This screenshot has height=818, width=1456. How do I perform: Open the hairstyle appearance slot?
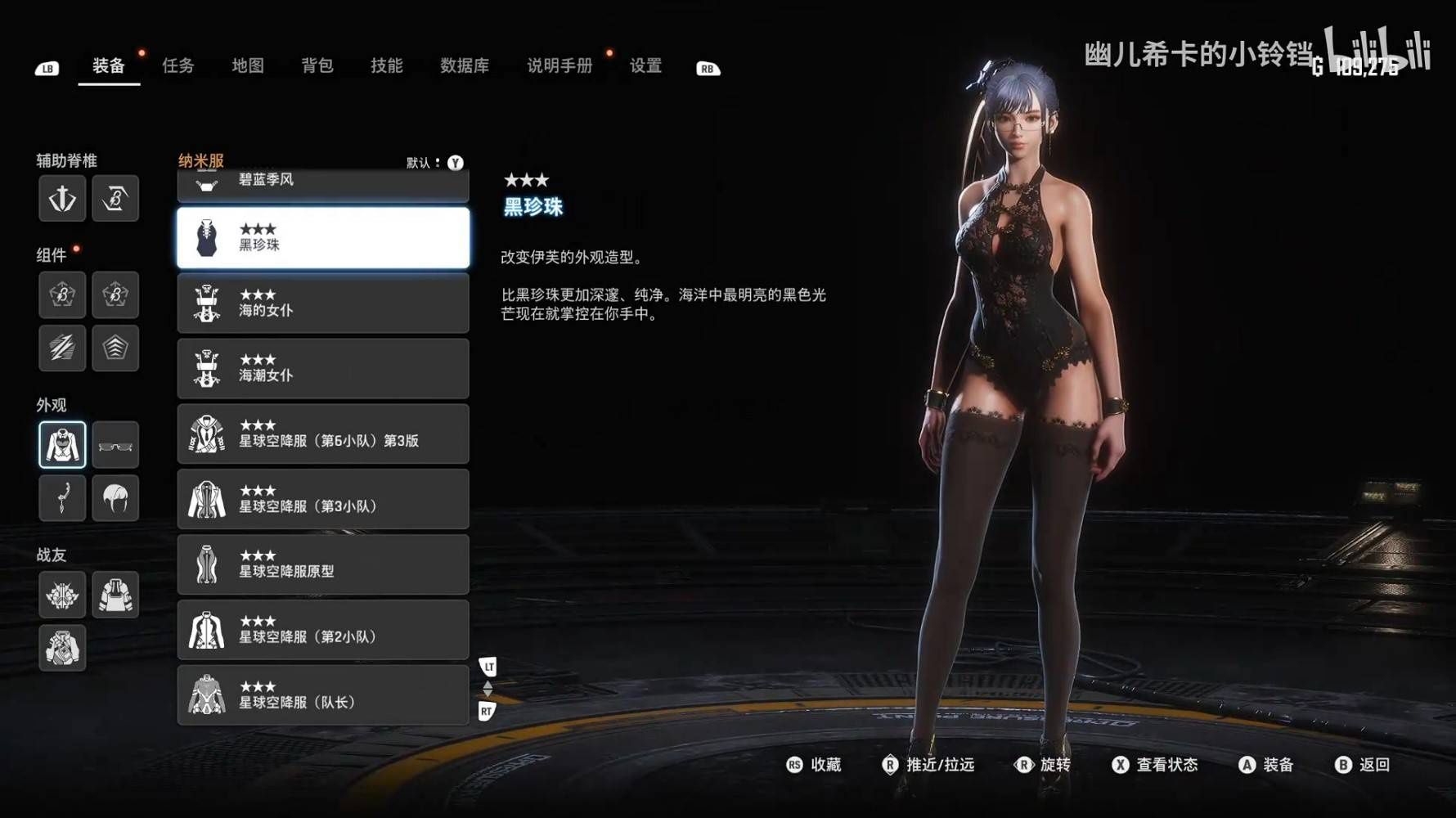(115, 498)
